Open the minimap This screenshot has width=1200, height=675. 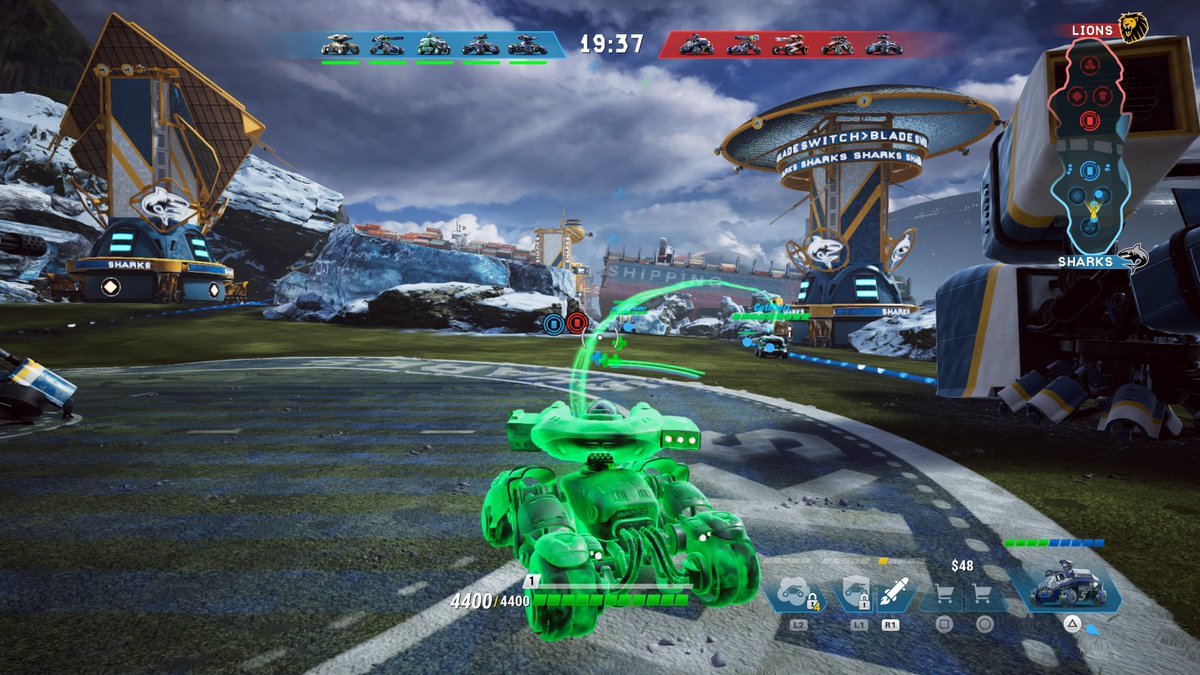coord(1088,145)
